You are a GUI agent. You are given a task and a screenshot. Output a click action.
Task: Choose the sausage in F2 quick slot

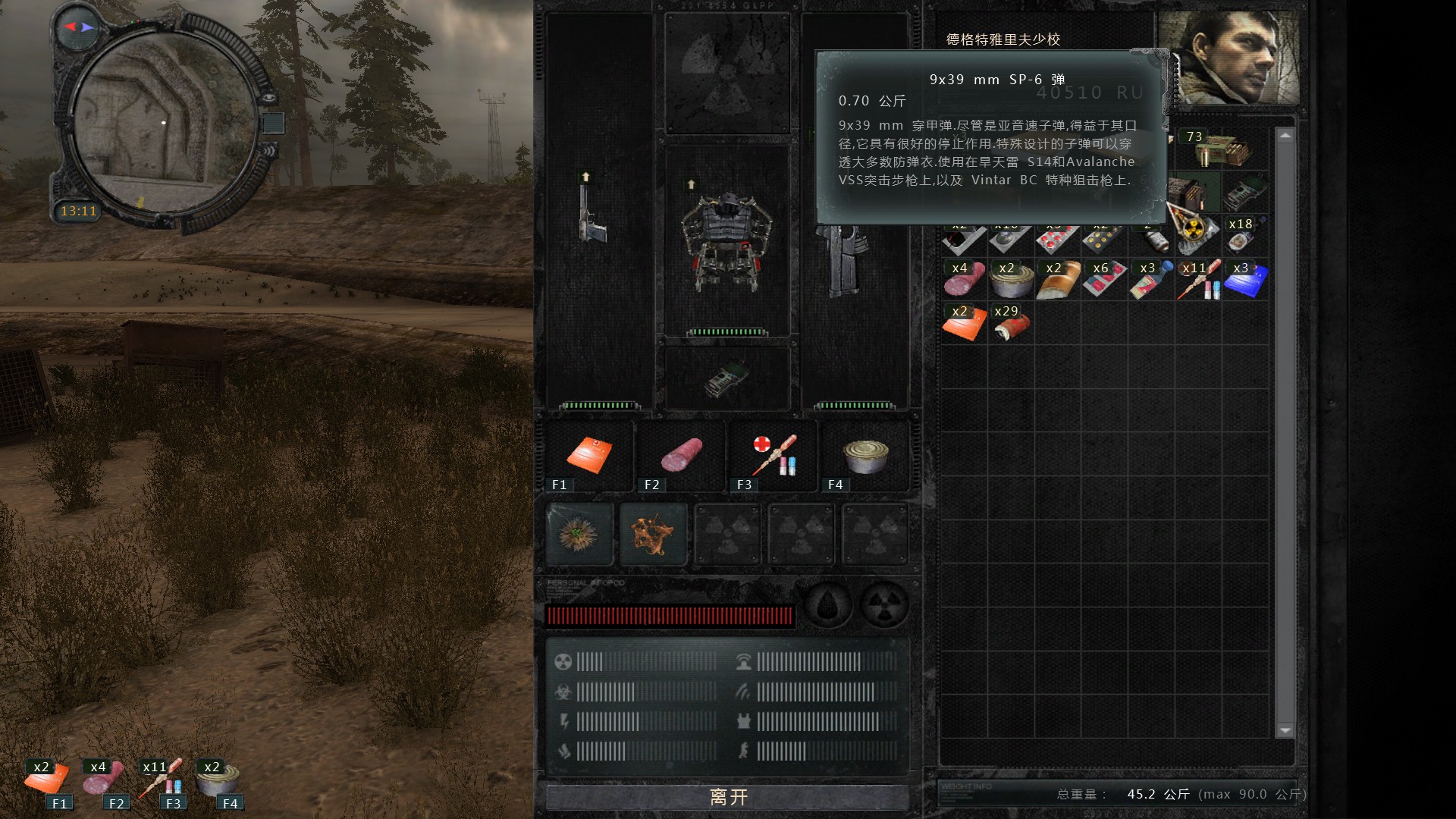(681, 455)
